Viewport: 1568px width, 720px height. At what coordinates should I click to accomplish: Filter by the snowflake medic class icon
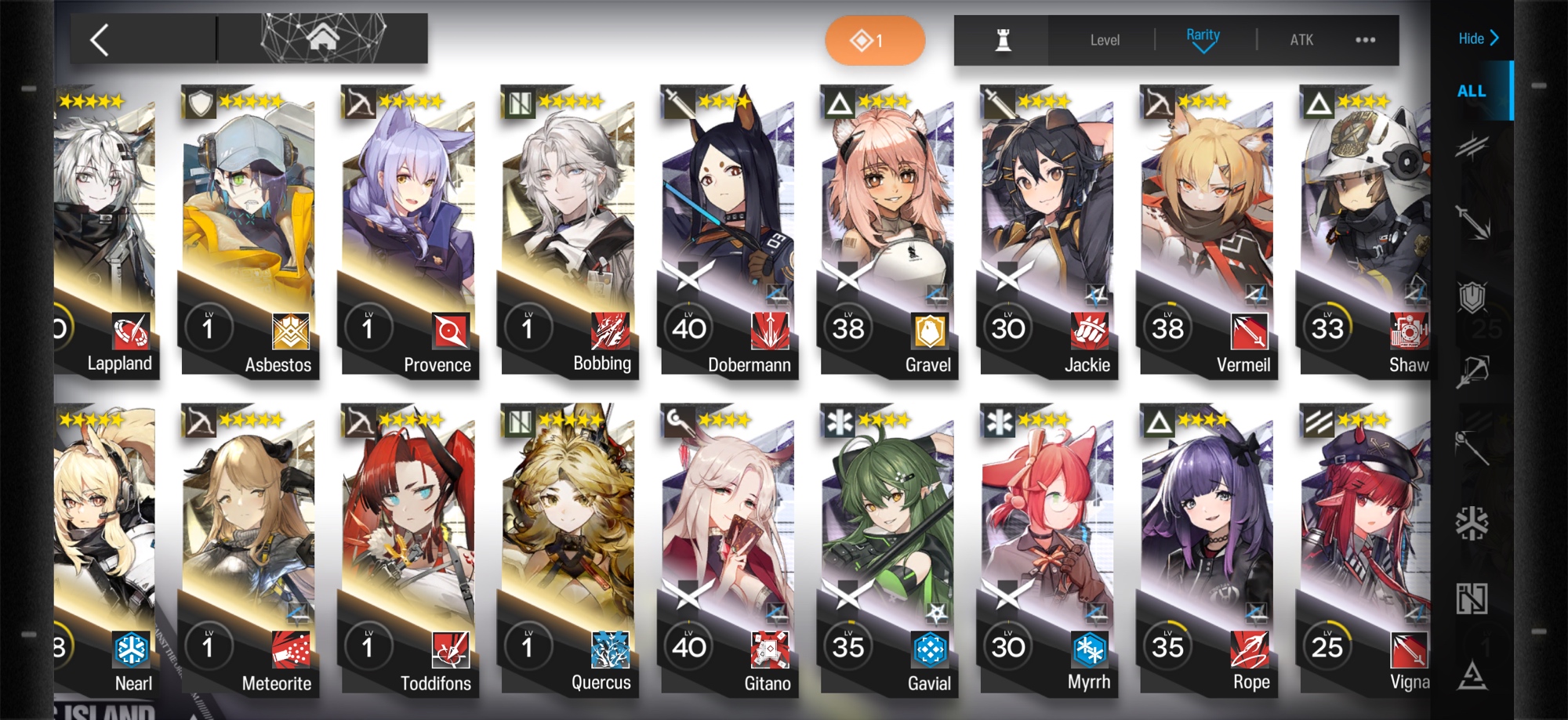point(1472,523)
